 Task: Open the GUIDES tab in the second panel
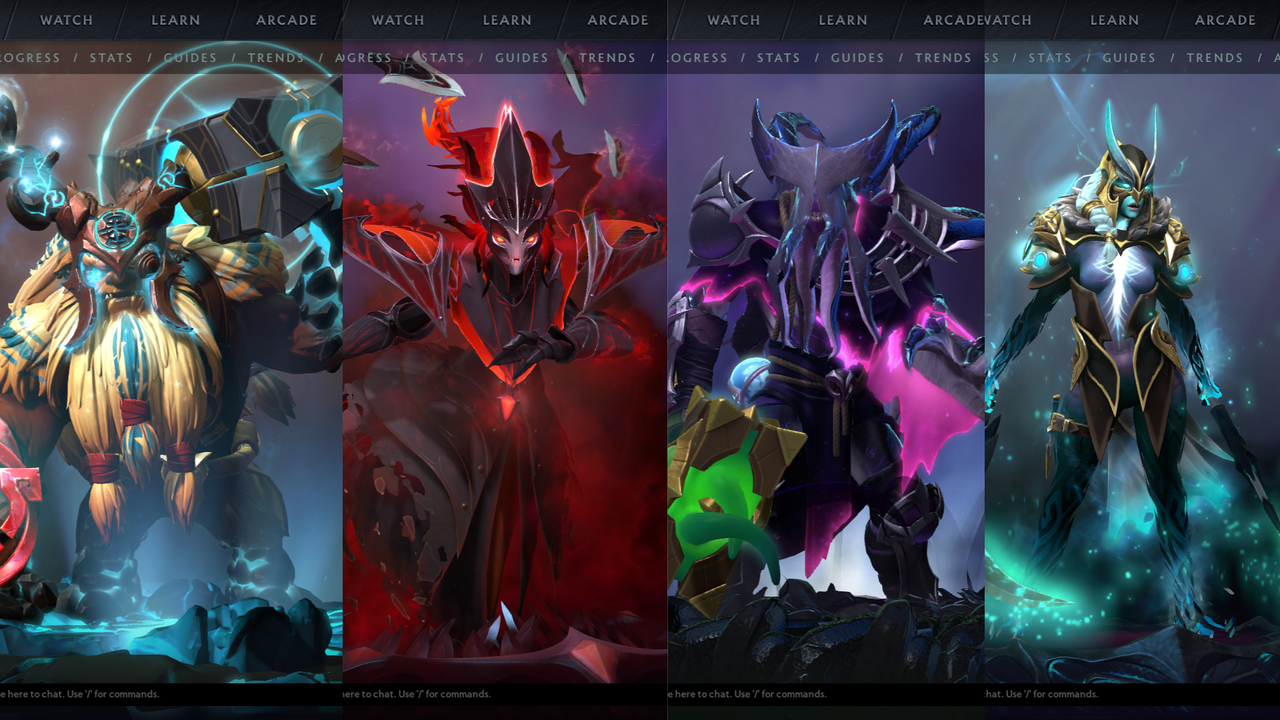[521, 58]
